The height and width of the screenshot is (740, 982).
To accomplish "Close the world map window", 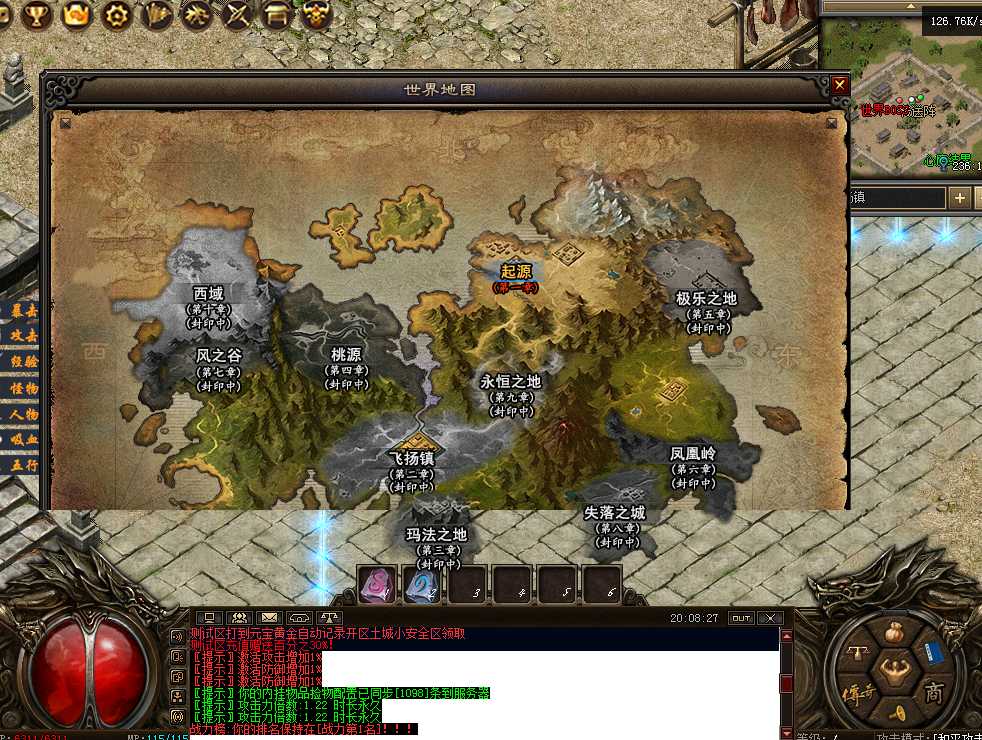I will pyautogui.click(x=840, y=86).
